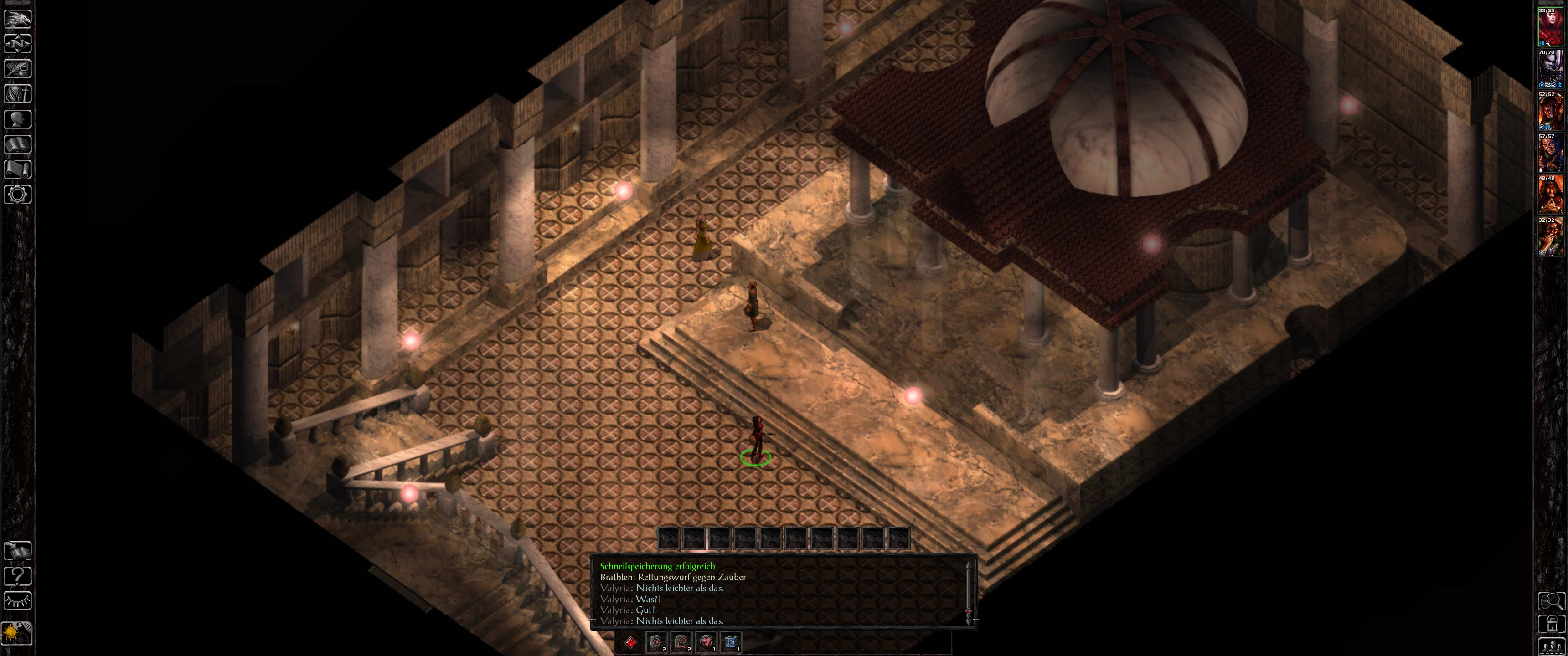Select the party portrait showing 70/70 health

1550,68
